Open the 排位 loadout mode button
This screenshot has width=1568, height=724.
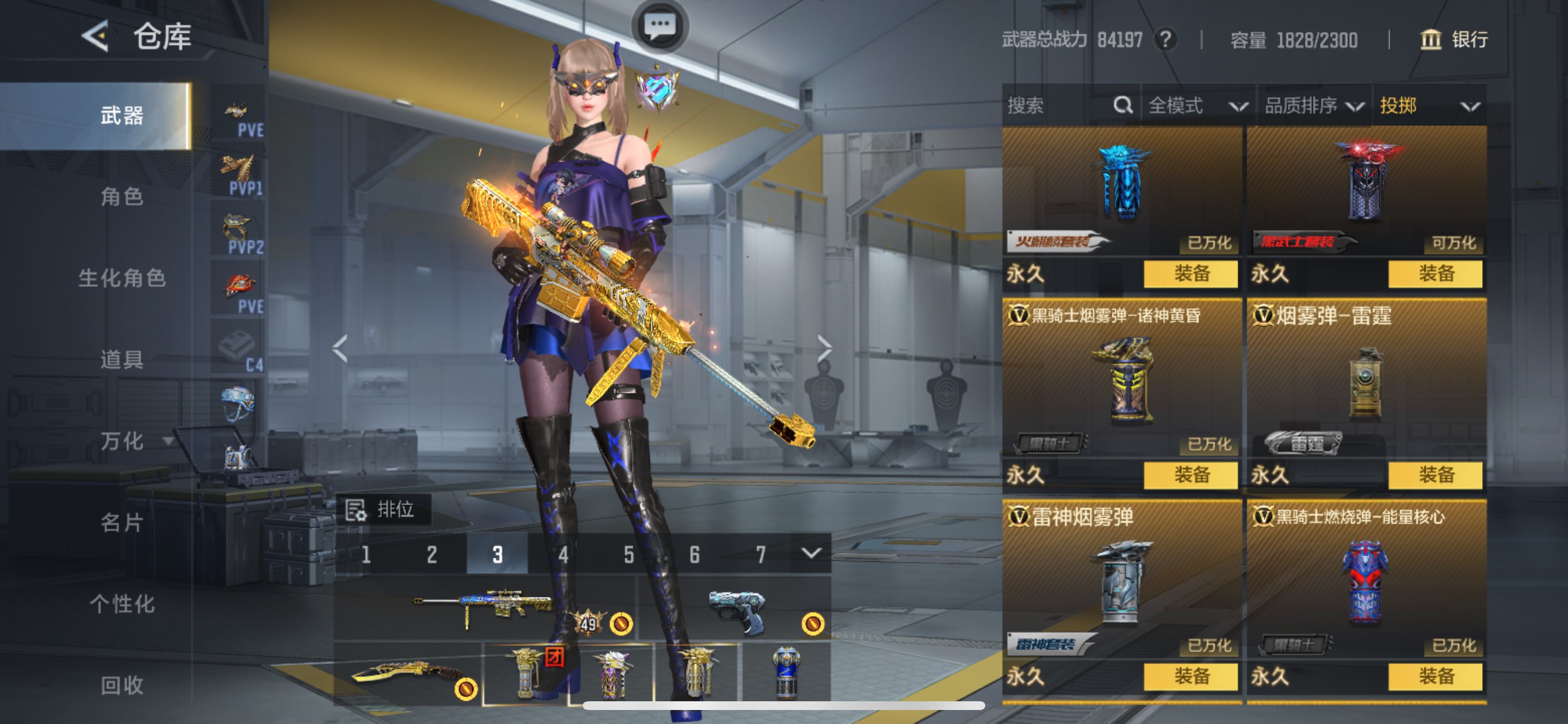383,509
